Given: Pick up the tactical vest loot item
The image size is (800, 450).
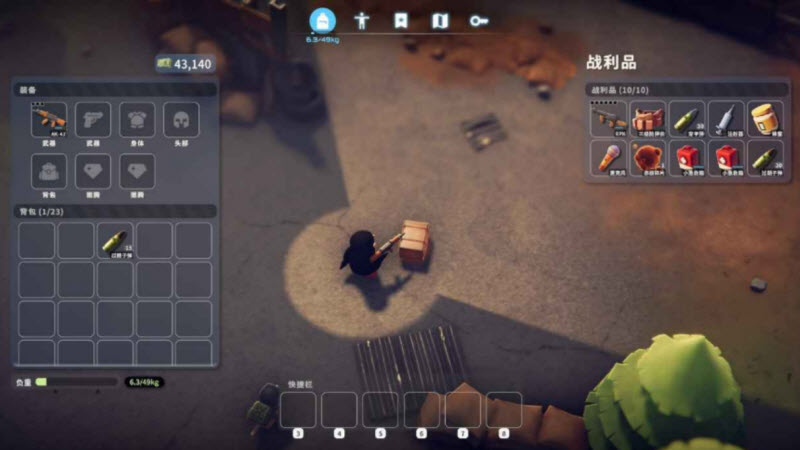Looking at the screenshot, I should pos(648,119).
